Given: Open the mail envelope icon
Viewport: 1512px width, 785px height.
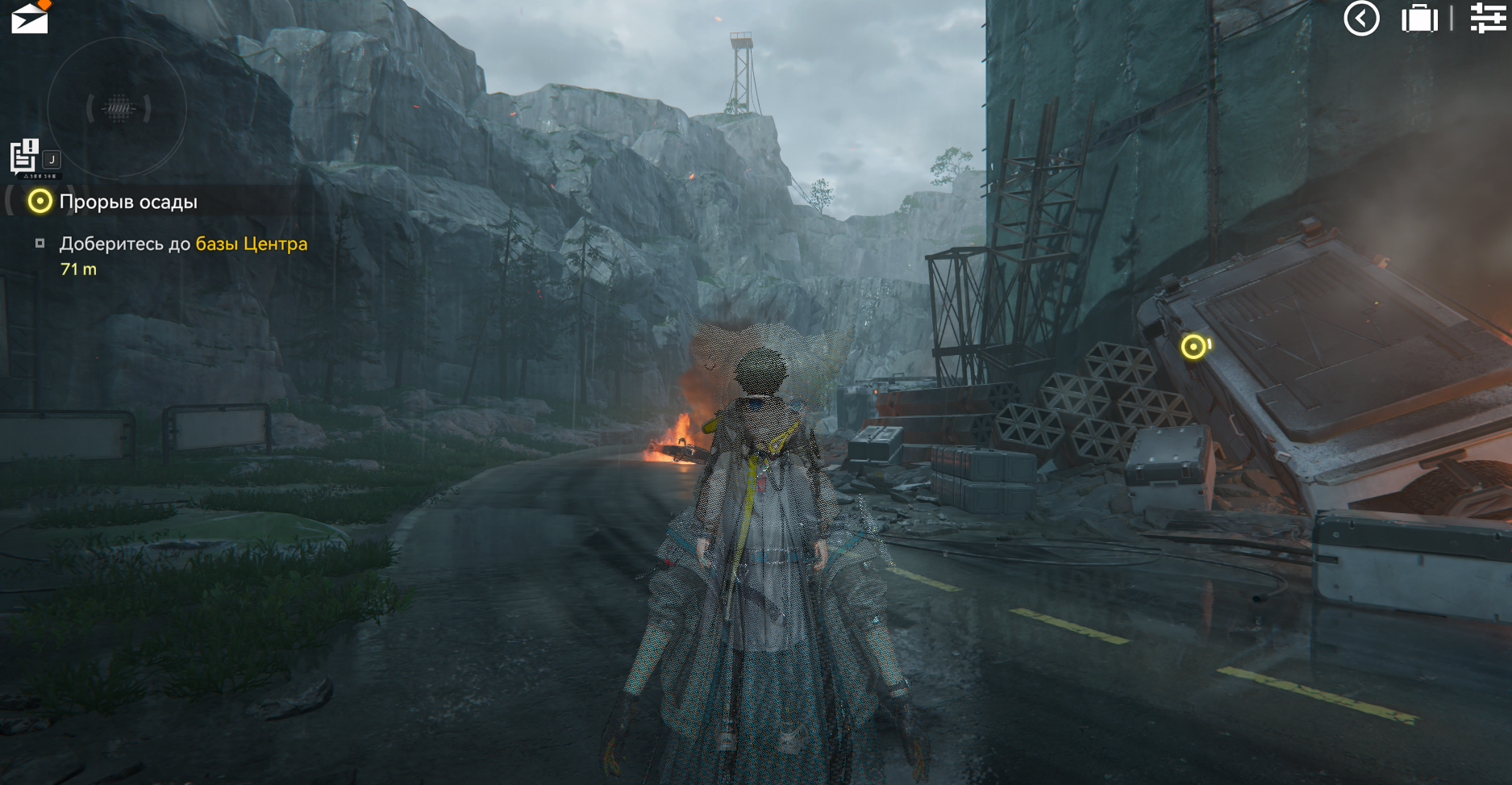Looking at the screenshot, I should point(30,18).
